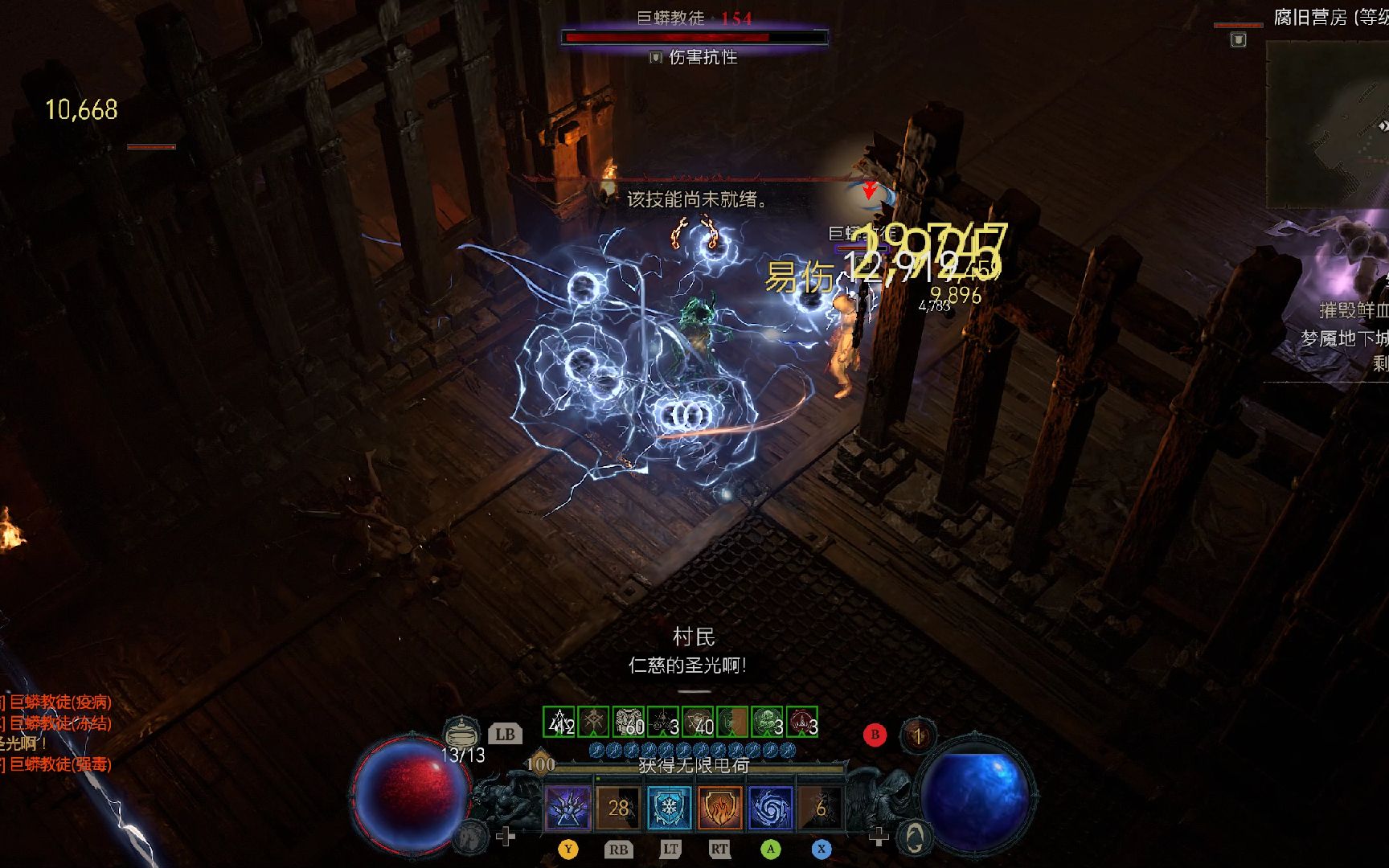Viewport: 1389px width, 868px height.
Task: Inspect the red buff icon showing 3
Action: pyautogui.click(x=802, y=722)
